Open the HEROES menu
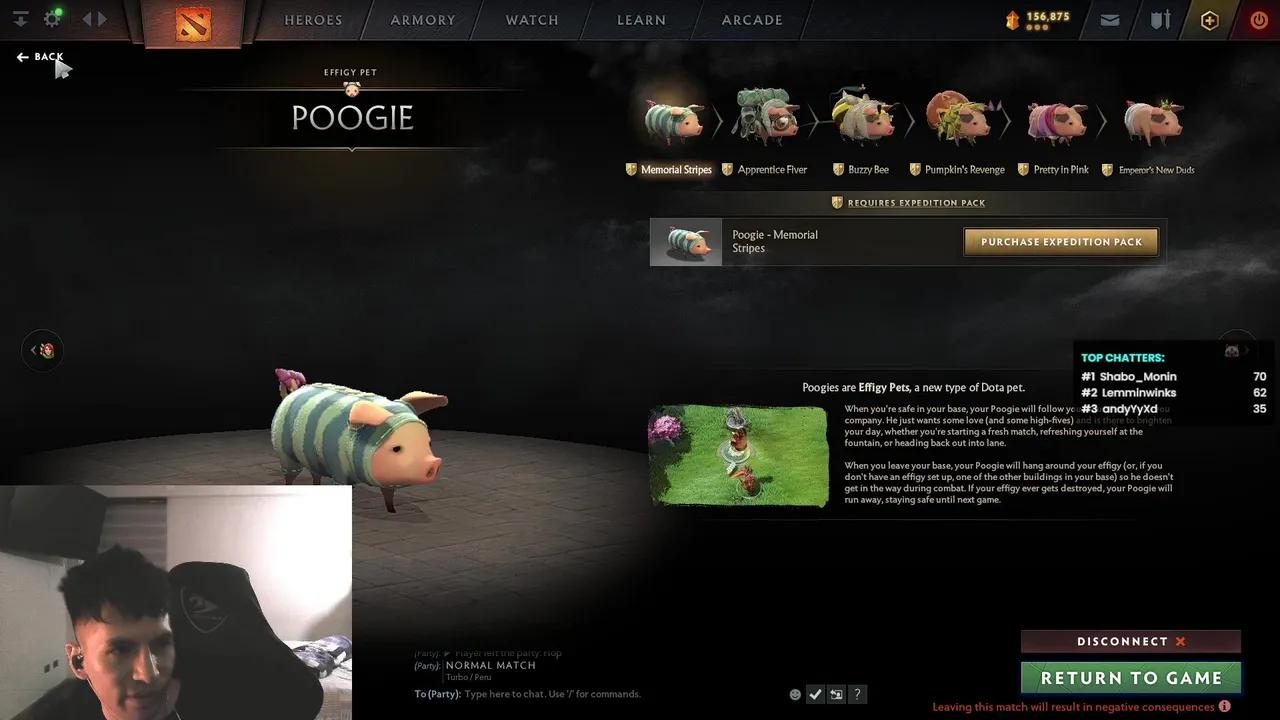This screenshot has height=720, width=1280. click(312, 20)
